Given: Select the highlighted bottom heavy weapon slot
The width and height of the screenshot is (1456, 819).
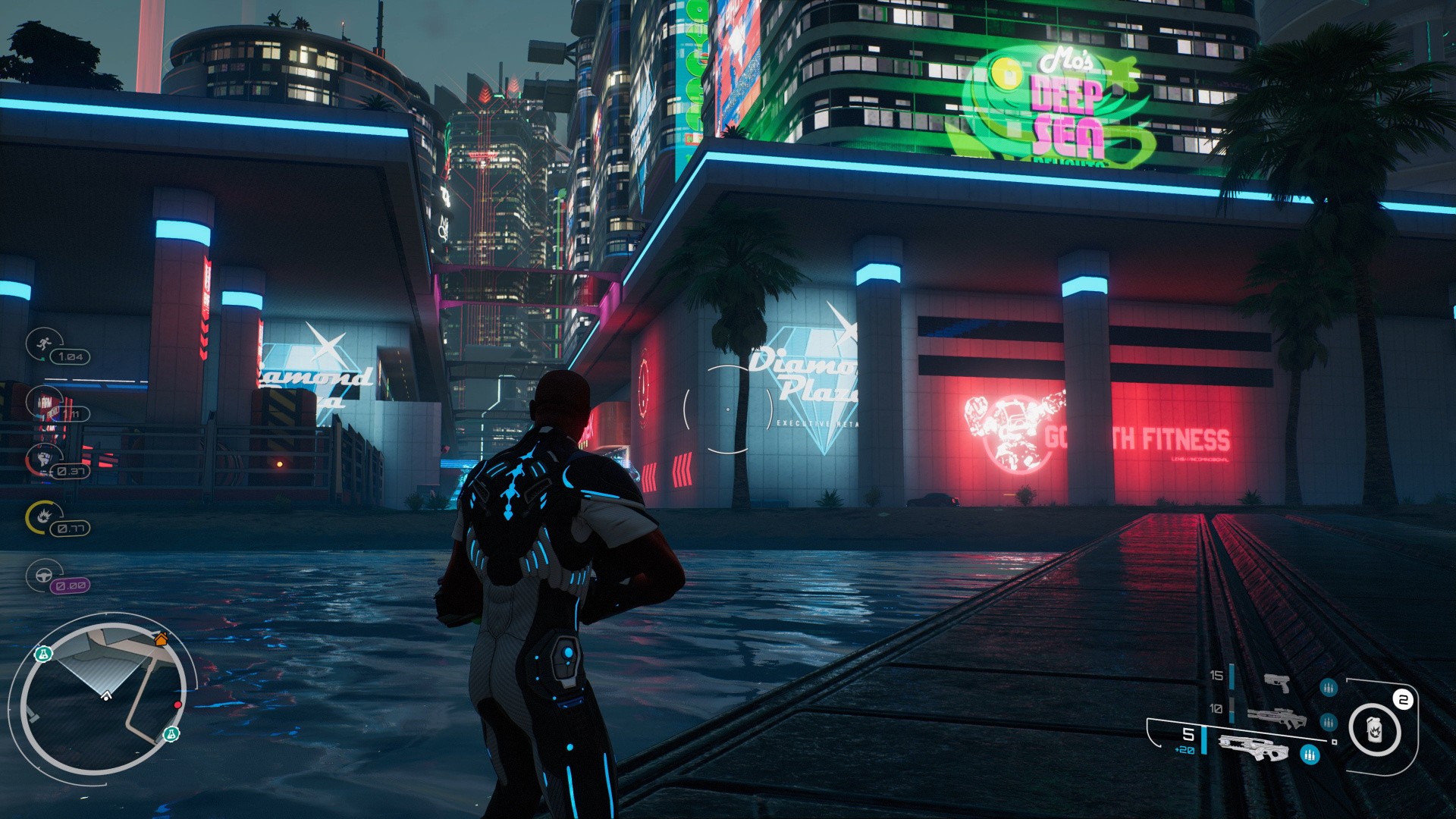Looking at the screenshot, I should coord(1253,748).
